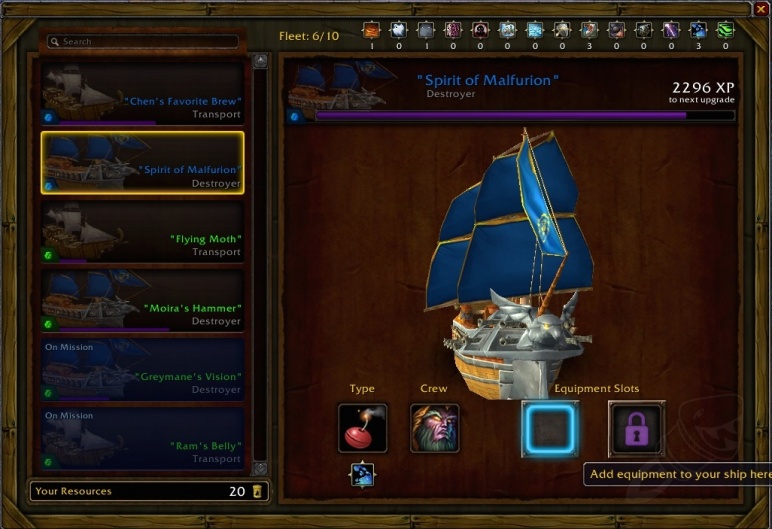Choose the "Flying Moth" transport
The width and height of the screenshot is (772, 529).
(x=143, y=231)
